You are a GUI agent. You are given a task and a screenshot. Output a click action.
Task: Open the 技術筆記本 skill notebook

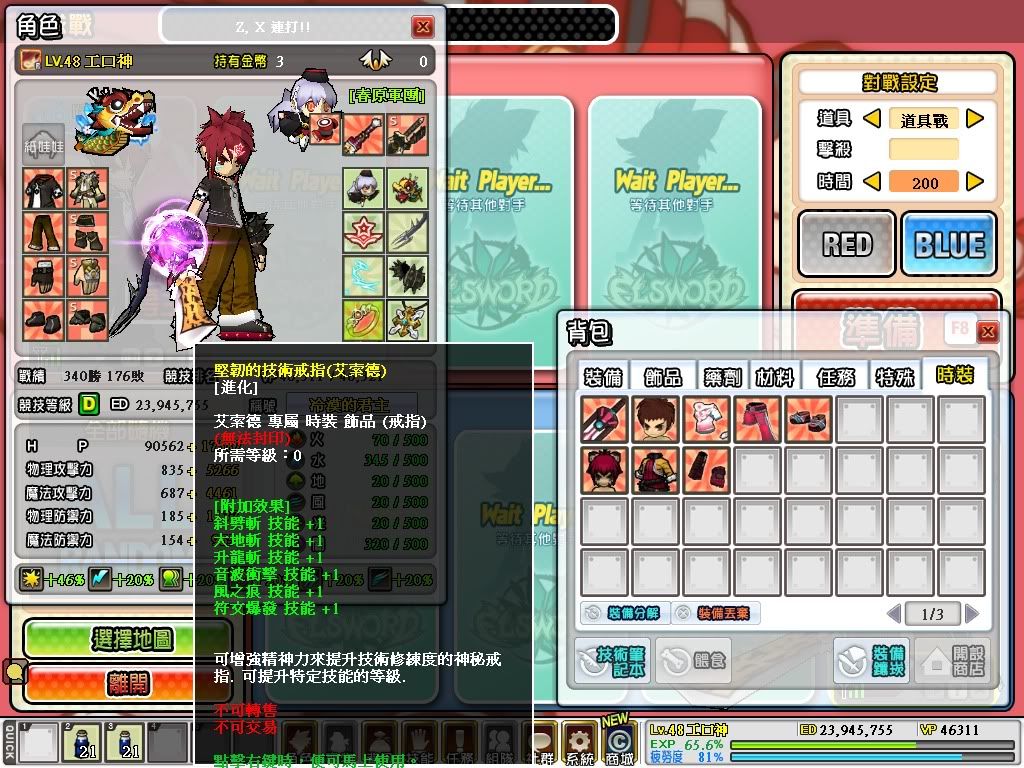point(612,661)
